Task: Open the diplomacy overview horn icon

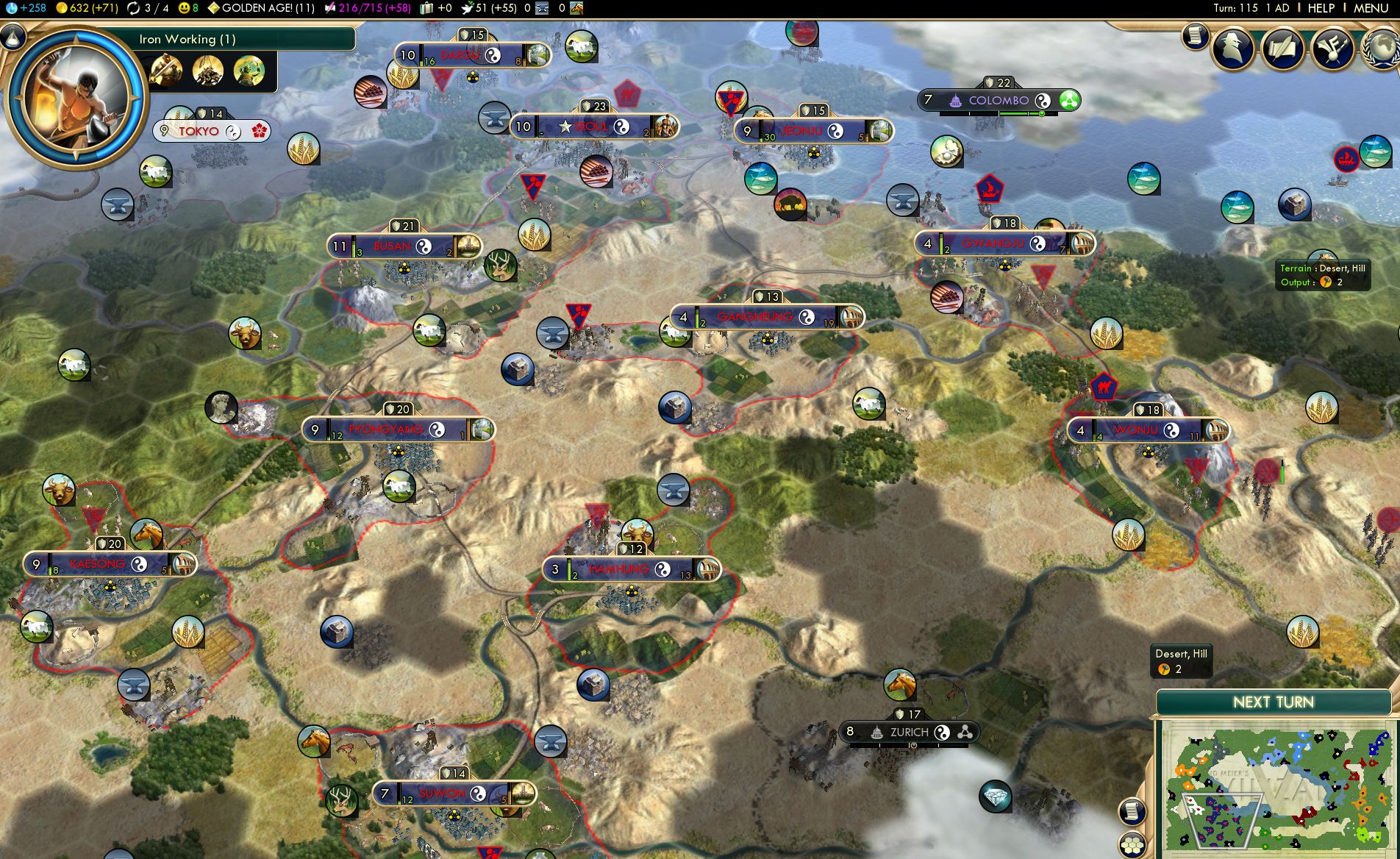Action: pos(1332,49)
